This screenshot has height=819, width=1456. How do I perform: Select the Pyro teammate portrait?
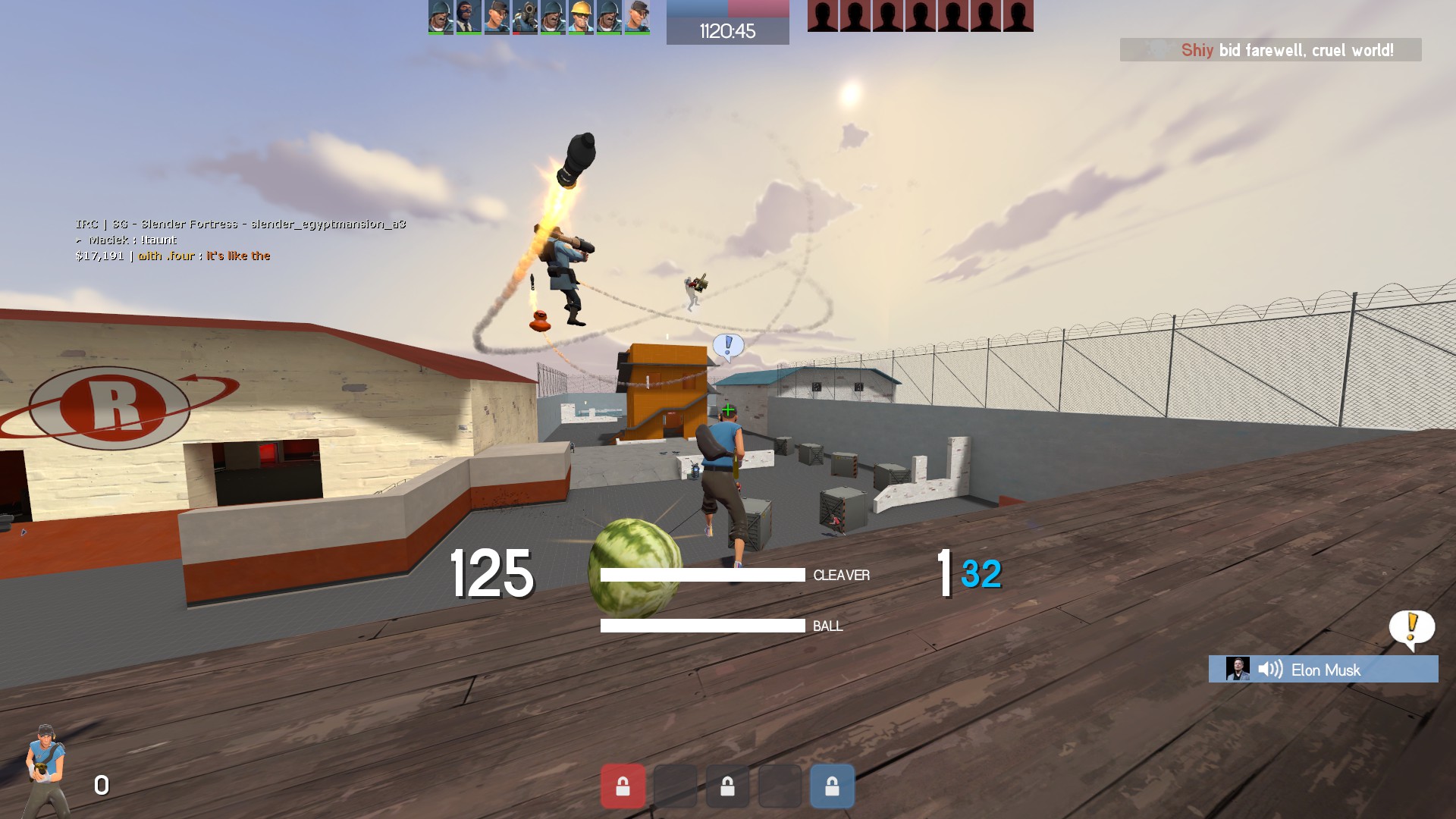tap(525, 16)
